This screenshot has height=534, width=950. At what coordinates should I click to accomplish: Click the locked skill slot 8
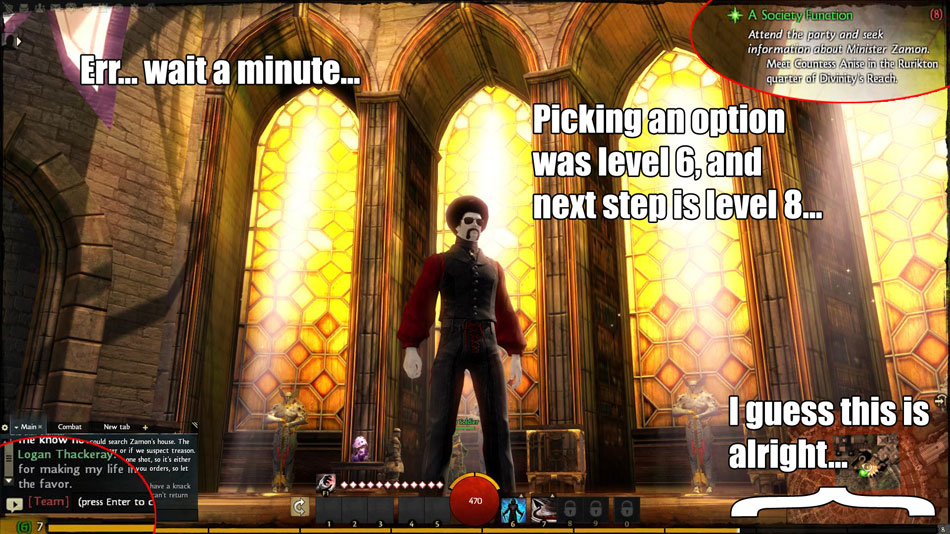pos(569,508)
